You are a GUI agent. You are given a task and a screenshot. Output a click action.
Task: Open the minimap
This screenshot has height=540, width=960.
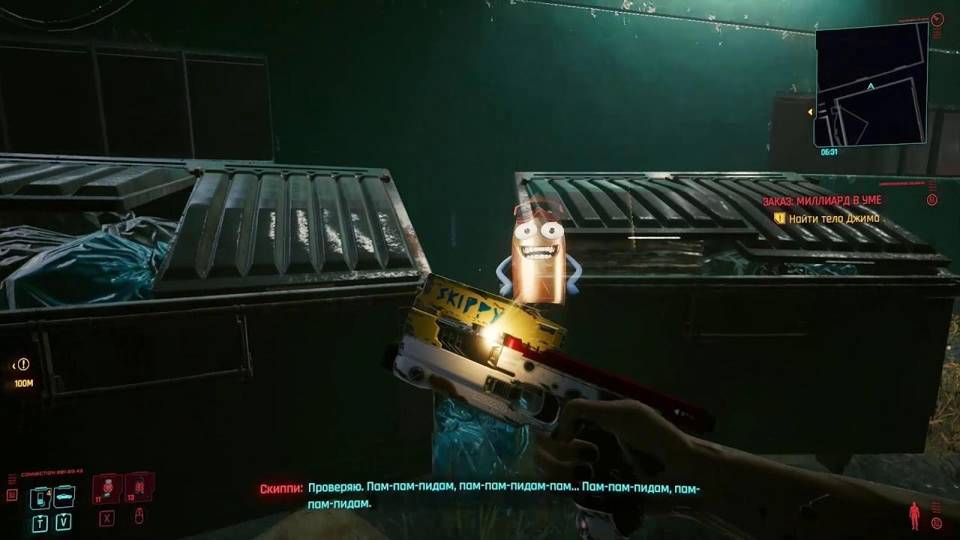tap(871, 84)
